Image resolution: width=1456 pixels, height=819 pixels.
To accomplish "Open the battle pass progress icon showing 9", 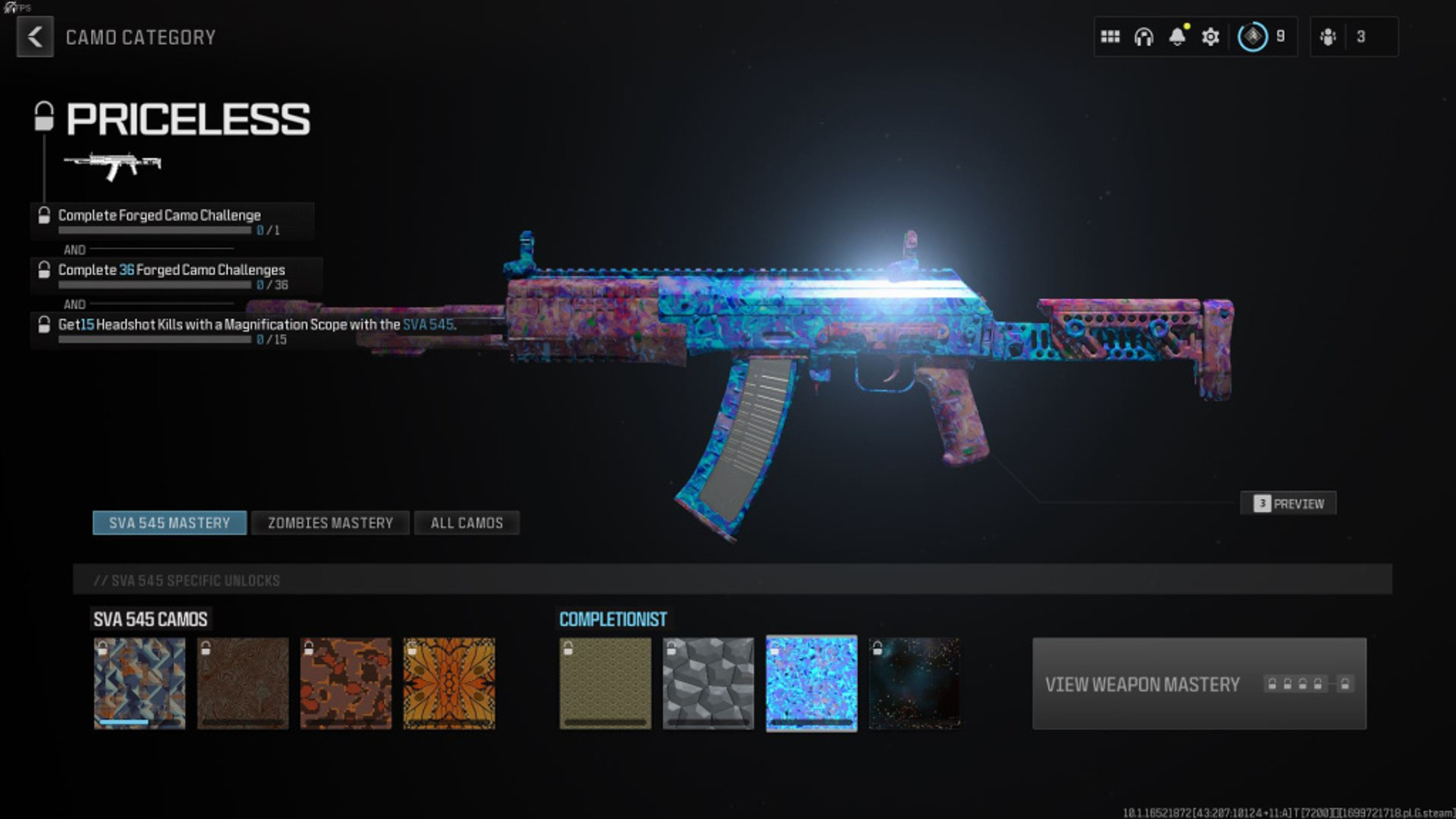I will [1253, 37].
